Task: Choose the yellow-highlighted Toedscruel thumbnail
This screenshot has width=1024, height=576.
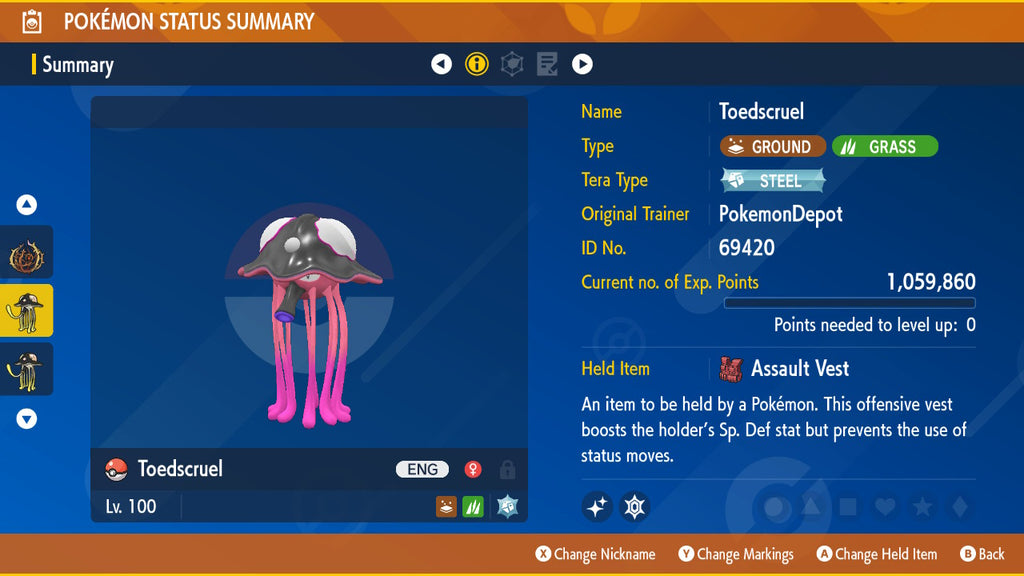Action: (26, 310)
